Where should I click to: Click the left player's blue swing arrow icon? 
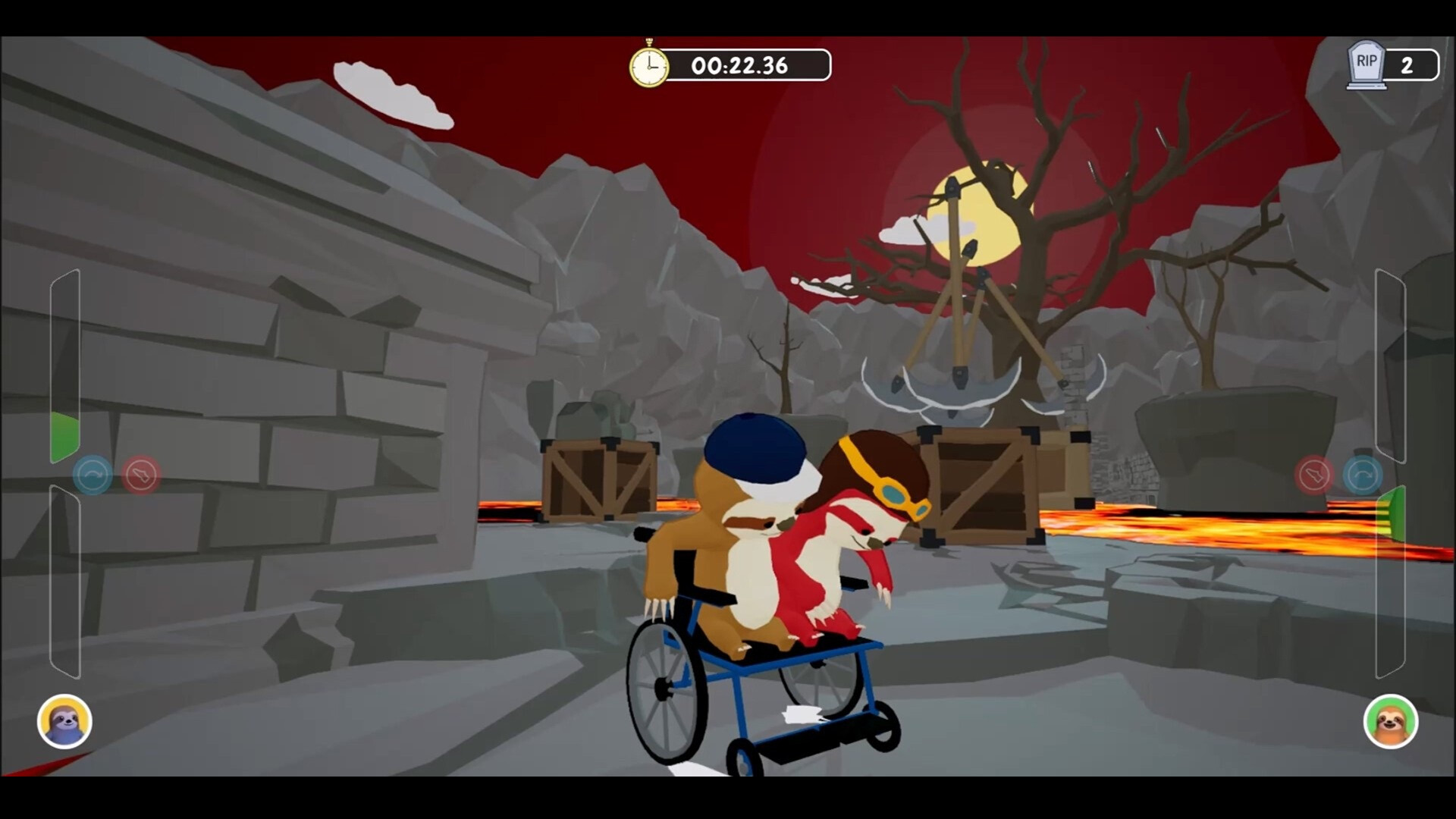tap(93, 475)
